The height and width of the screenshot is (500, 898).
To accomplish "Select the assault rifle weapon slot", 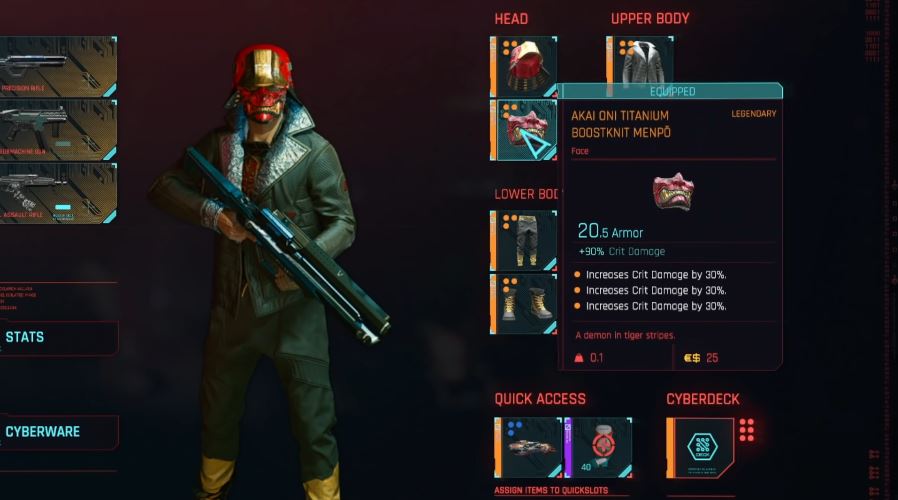I will [x=56, y=193].
